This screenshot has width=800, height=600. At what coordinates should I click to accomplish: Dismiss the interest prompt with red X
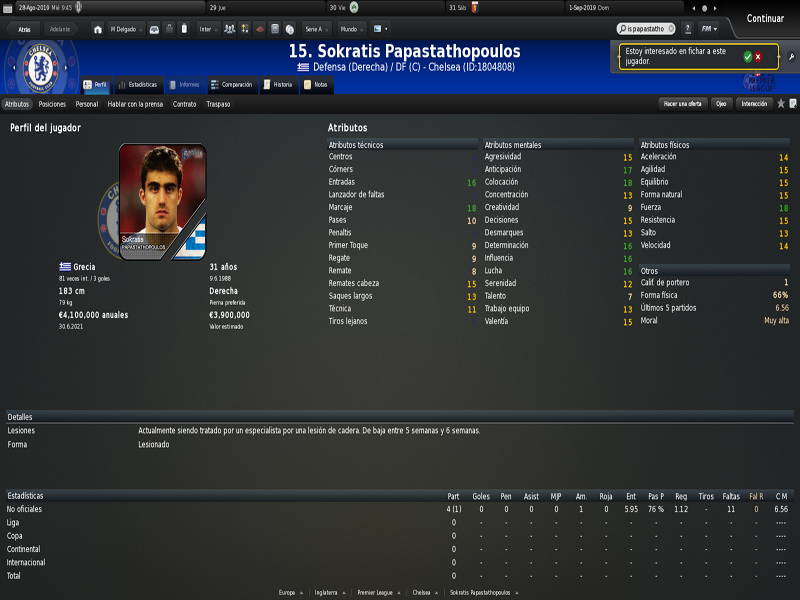(x=758, y=56)
